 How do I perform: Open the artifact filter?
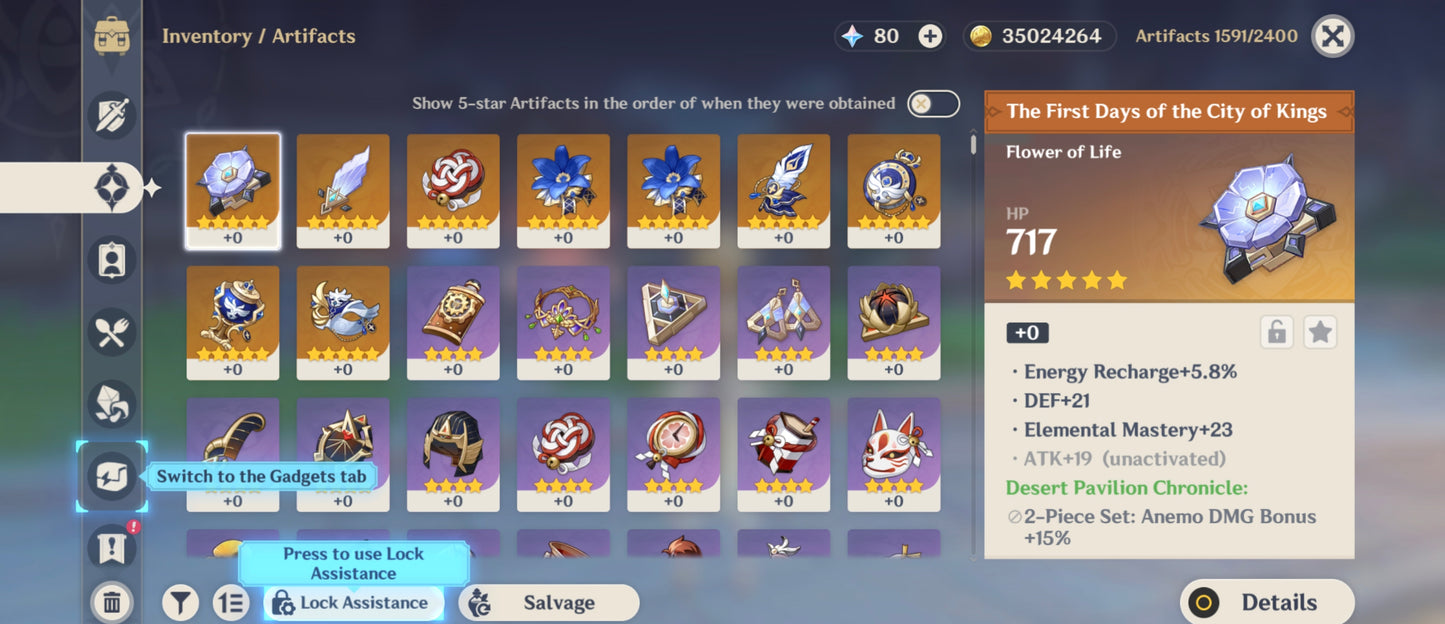pos(180,602)
